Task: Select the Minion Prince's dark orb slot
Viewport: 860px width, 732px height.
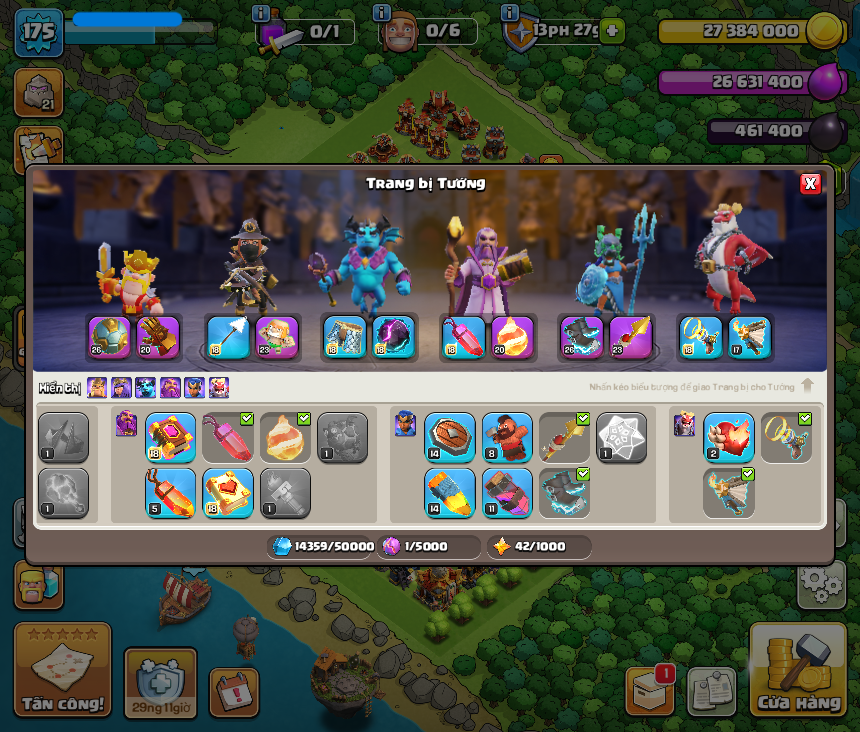Action: pos(393,337)
